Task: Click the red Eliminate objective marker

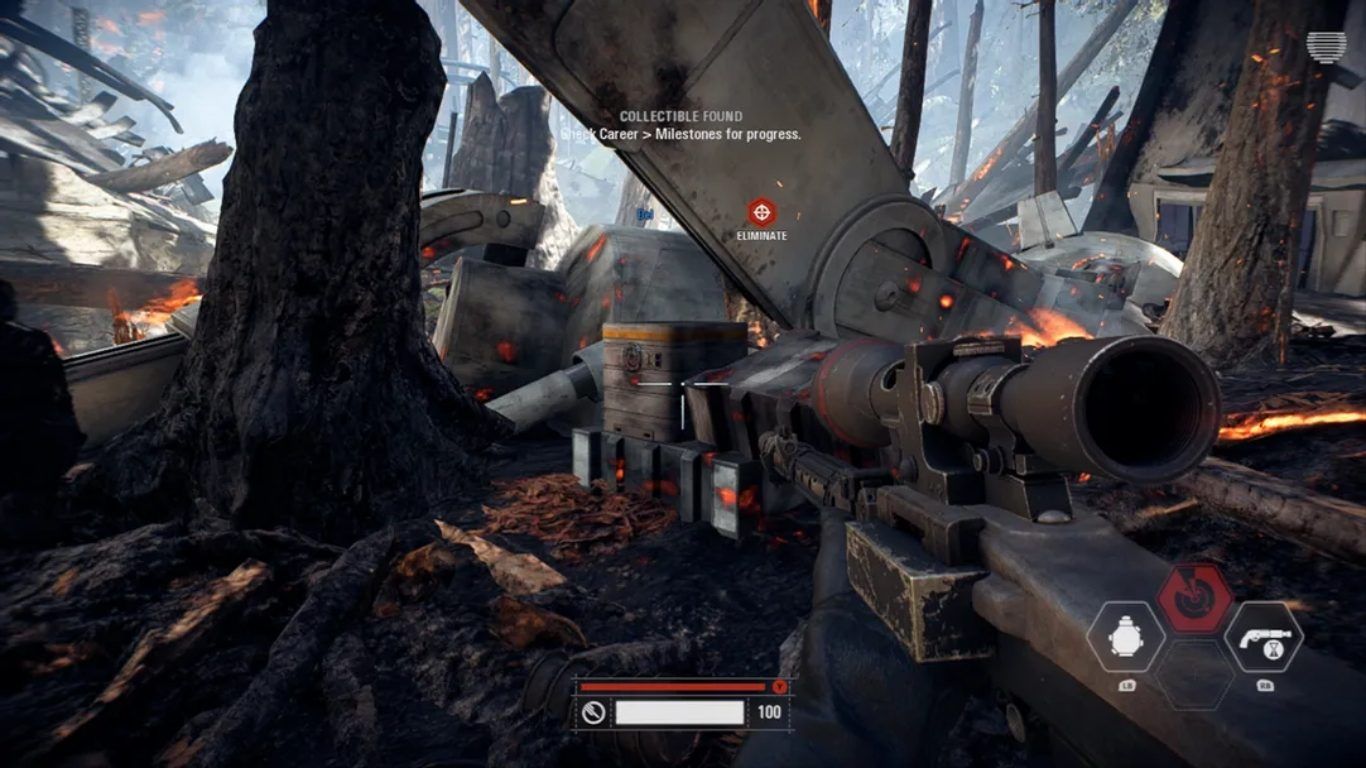Action: pyautogui.click(x=762, y=212)
